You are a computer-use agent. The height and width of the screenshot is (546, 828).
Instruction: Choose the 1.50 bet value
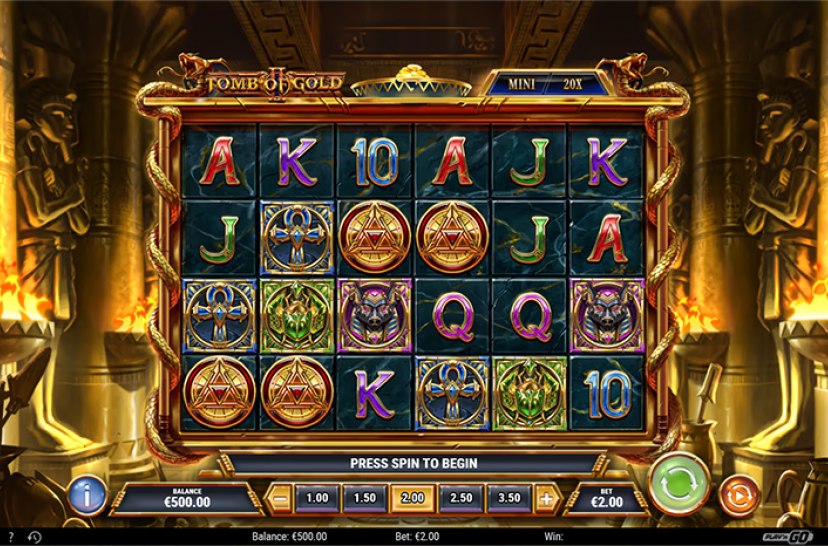364,497
